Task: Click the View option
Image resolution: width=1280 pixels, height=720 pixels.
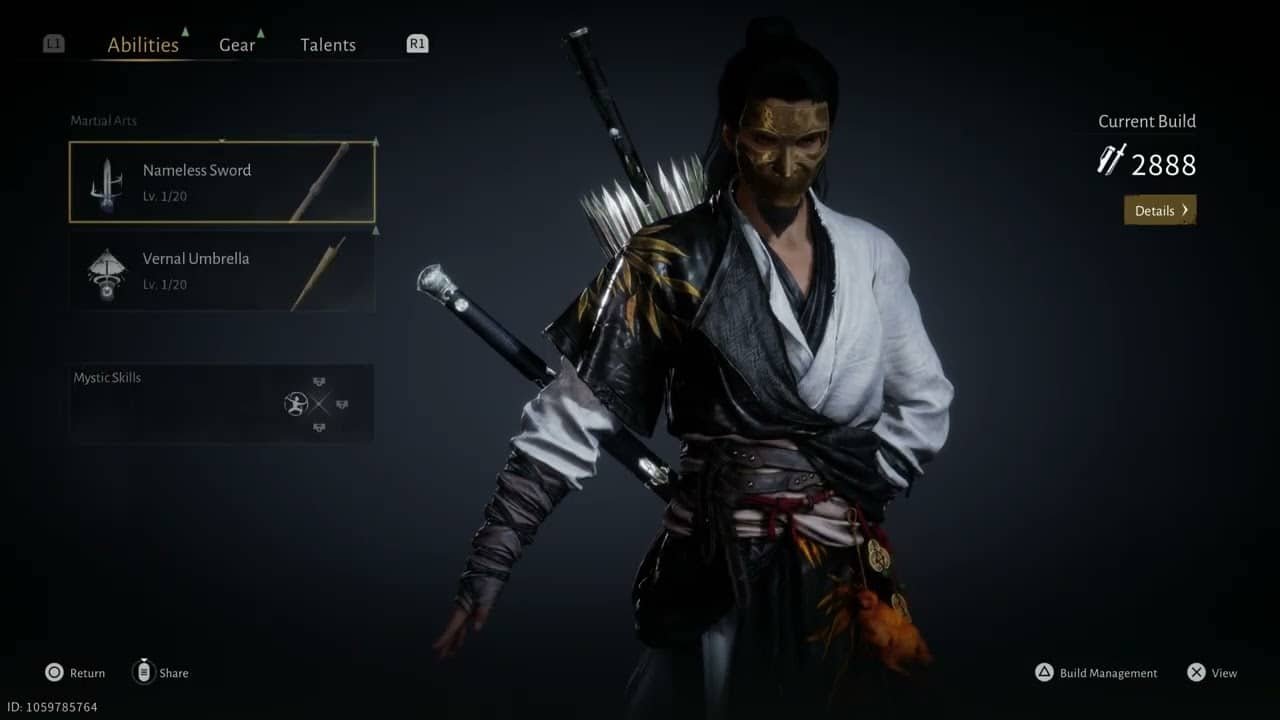Action: 1212,673
